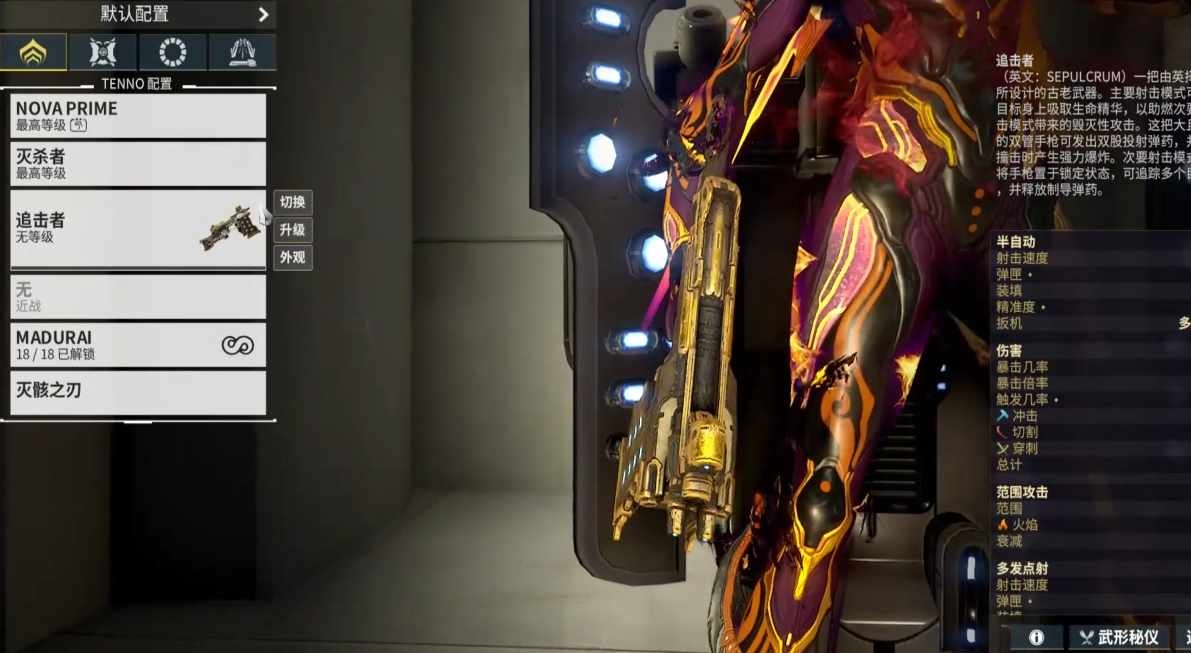
Task: Open the MADURAI focus school slot
Action: tap(138, 345)
